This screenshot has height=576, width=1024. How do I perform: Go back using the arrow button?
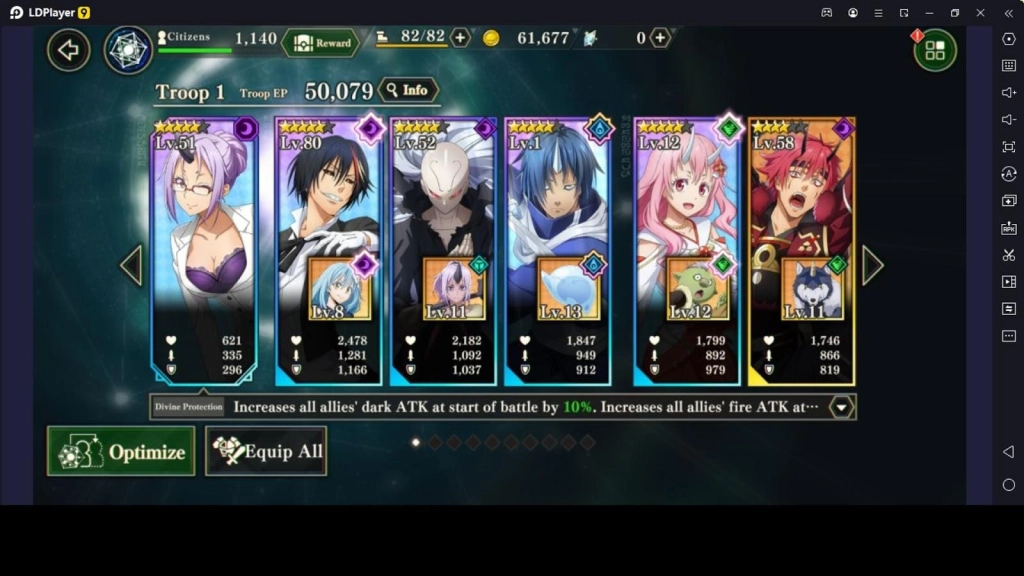68,50
